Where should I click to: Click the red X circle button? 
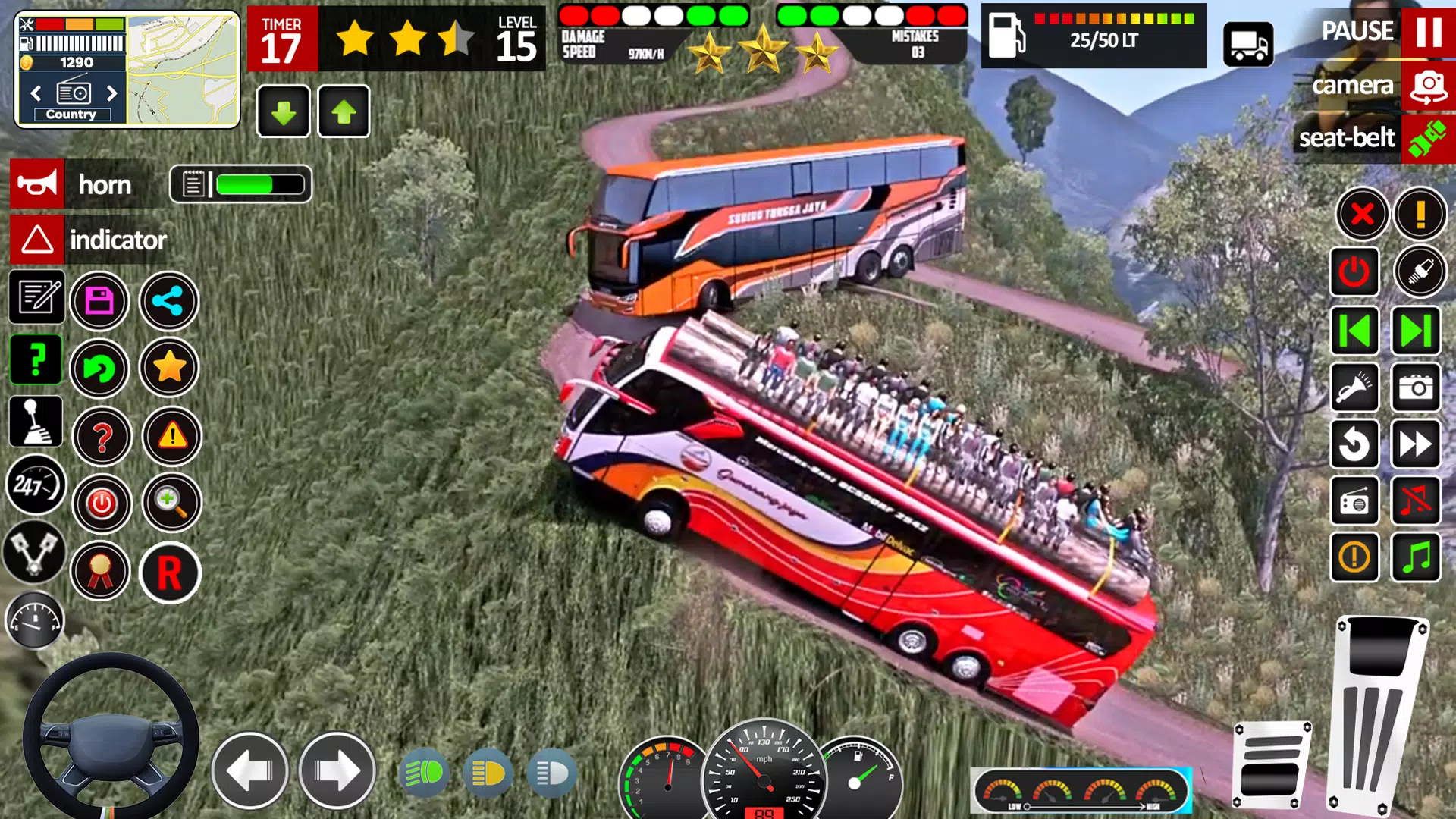click(x=1362, y=215)
